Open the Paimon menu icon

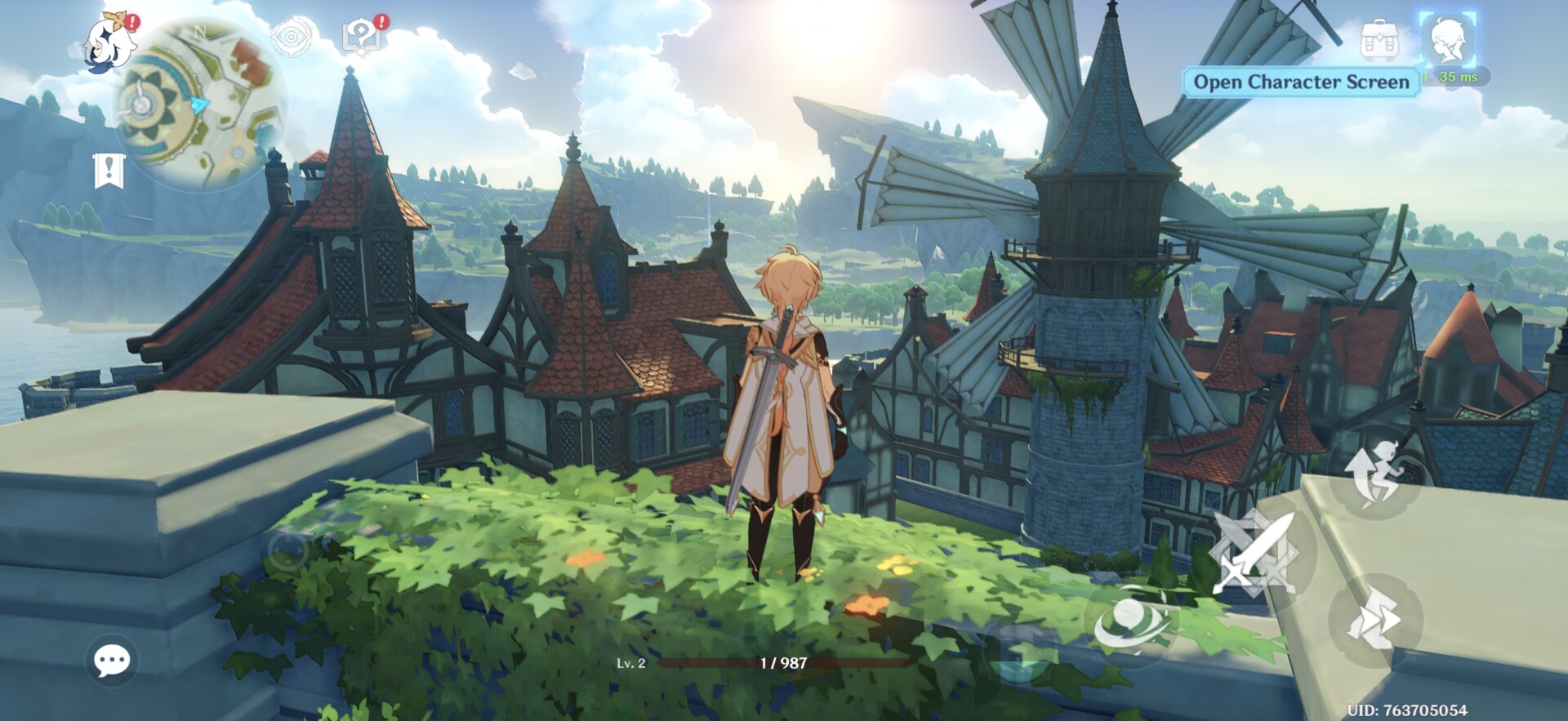[x=110, y=45]
